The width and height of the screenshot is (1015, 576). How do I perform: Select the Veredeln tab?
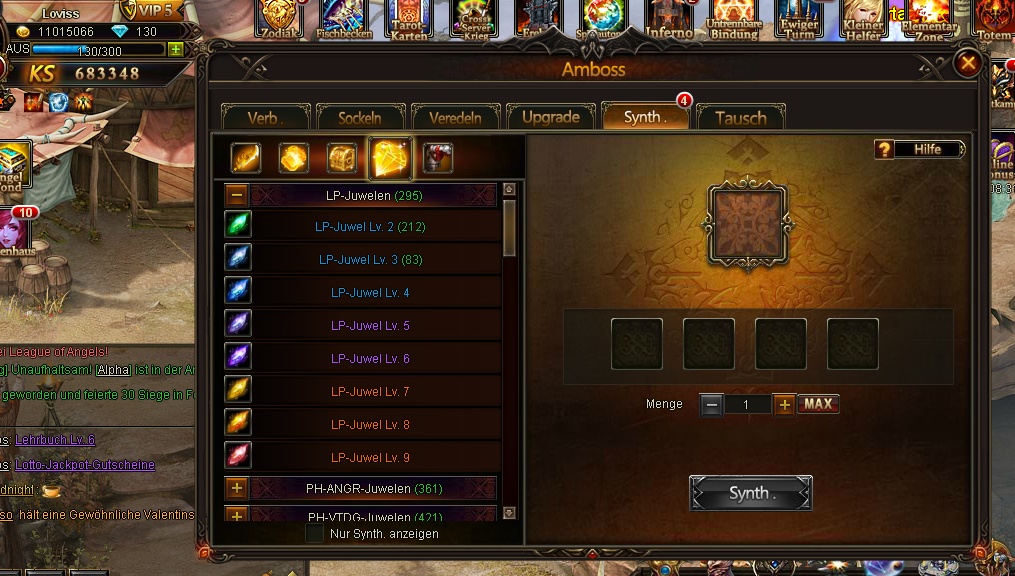click(455, 117)
